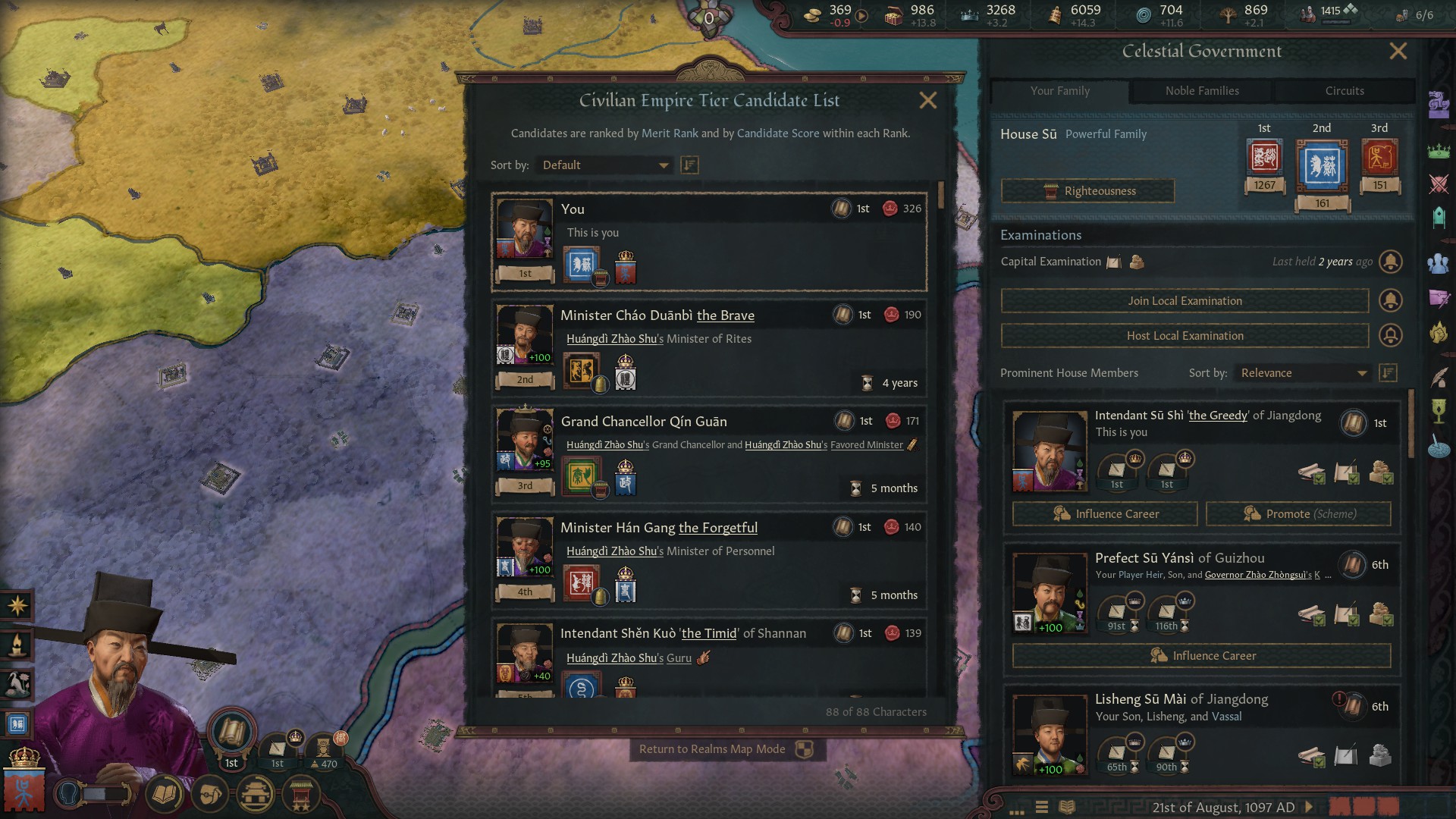Influence Career of Prefect Sū Yánsì
This screenshot has height=819, width=1456.
tap(1201, 656)
